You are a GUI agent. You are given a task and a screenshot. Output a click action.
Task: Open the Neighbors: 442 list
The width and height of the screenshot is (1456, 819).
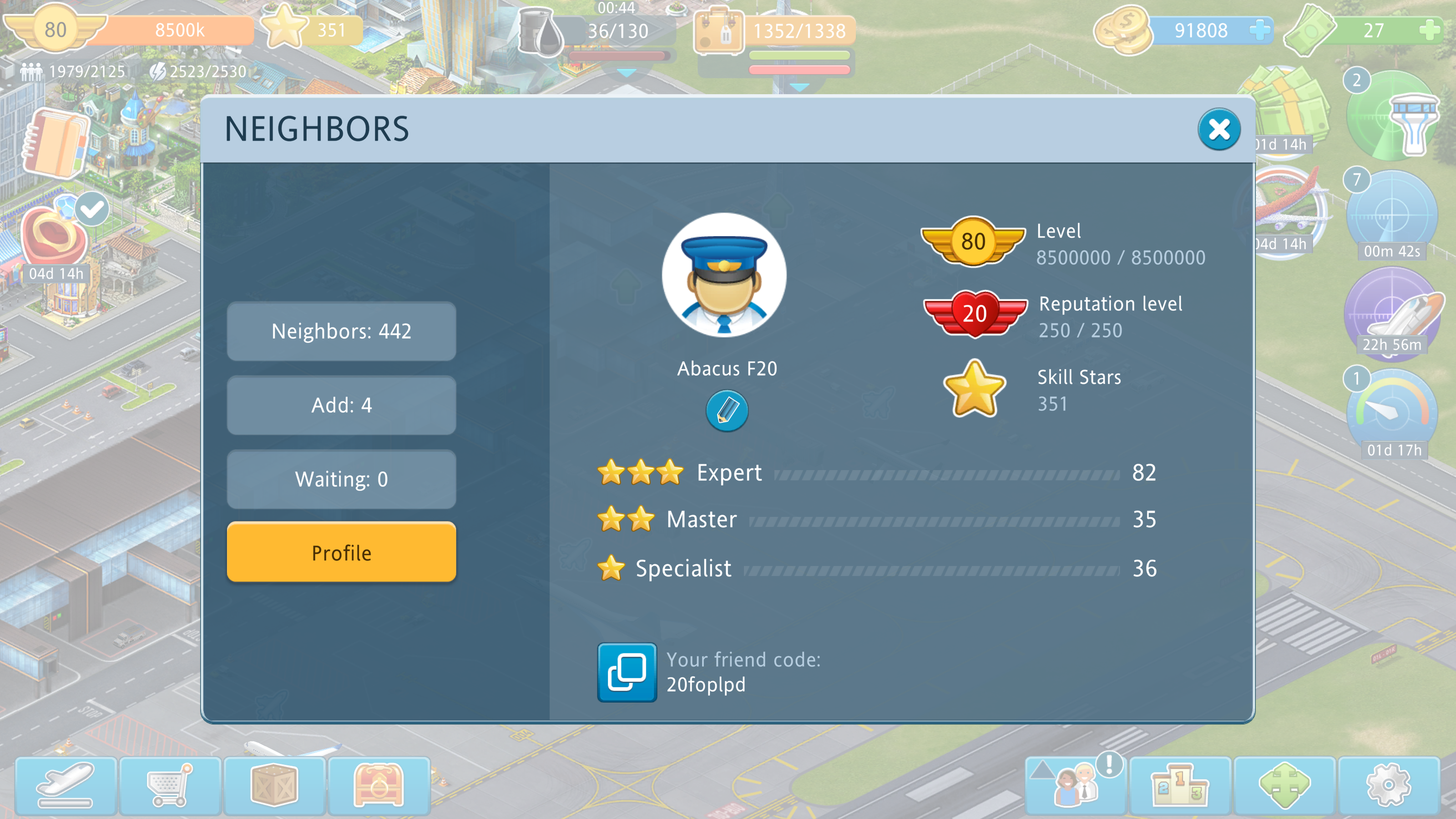(x=341, y=331)
